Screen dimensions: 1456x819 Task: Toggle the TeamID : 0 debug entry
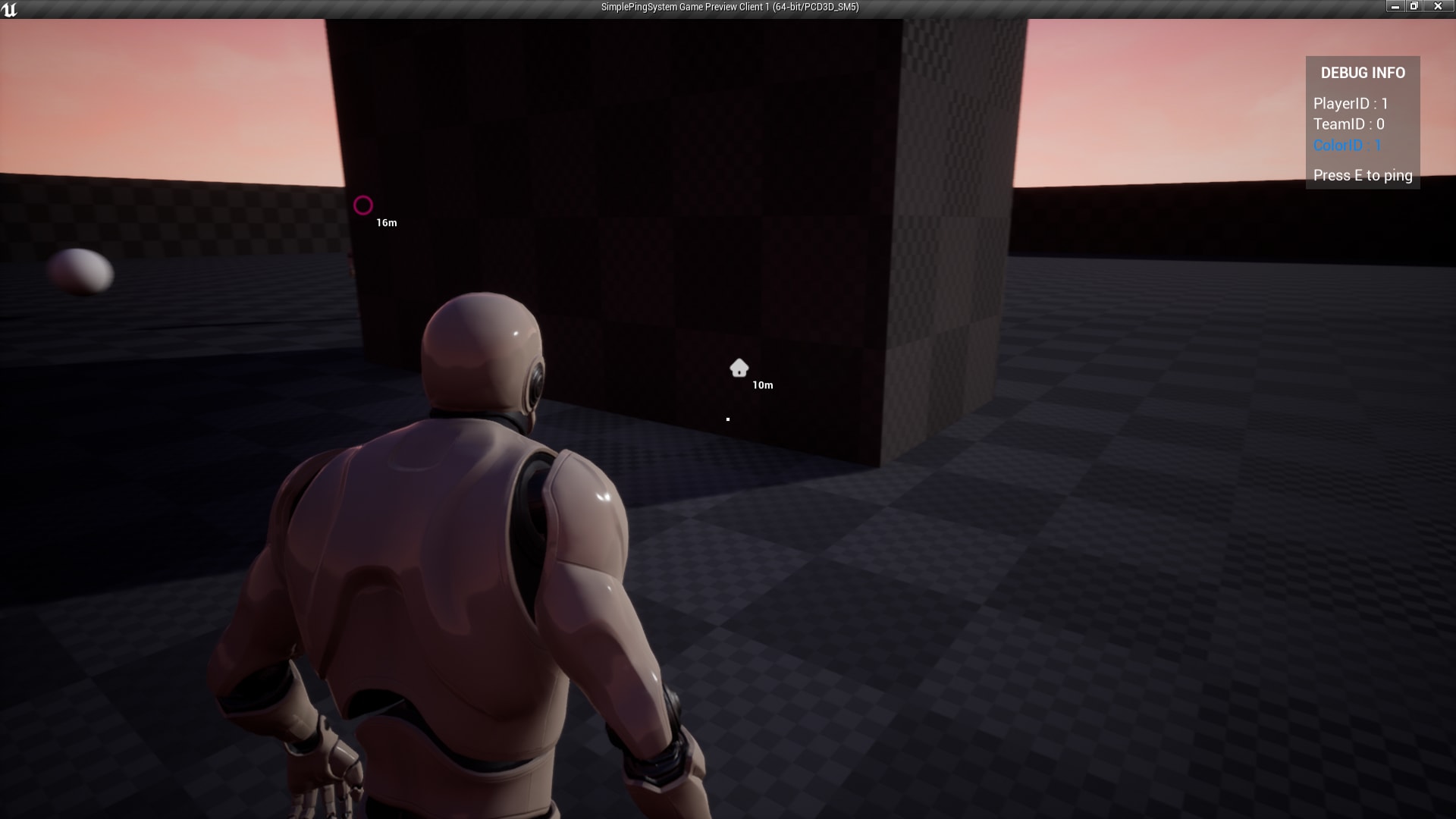1348,124
